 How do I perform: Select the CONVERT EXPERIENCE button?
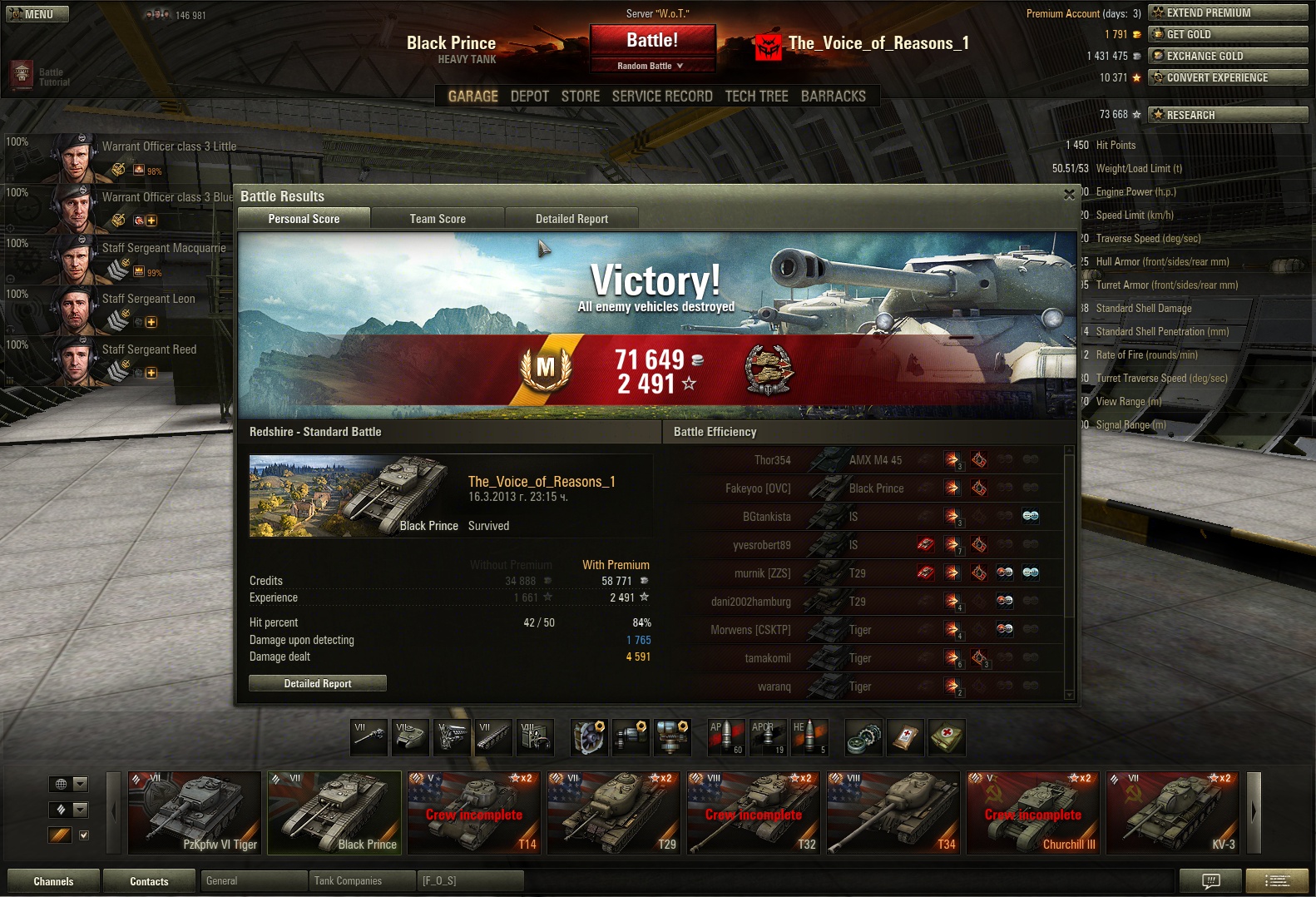(1227, 77)
